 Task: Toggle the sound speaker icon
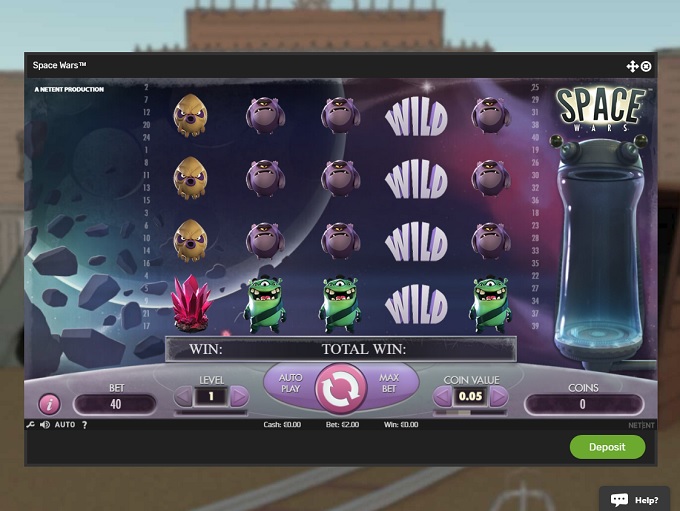[x=43, y=425]
